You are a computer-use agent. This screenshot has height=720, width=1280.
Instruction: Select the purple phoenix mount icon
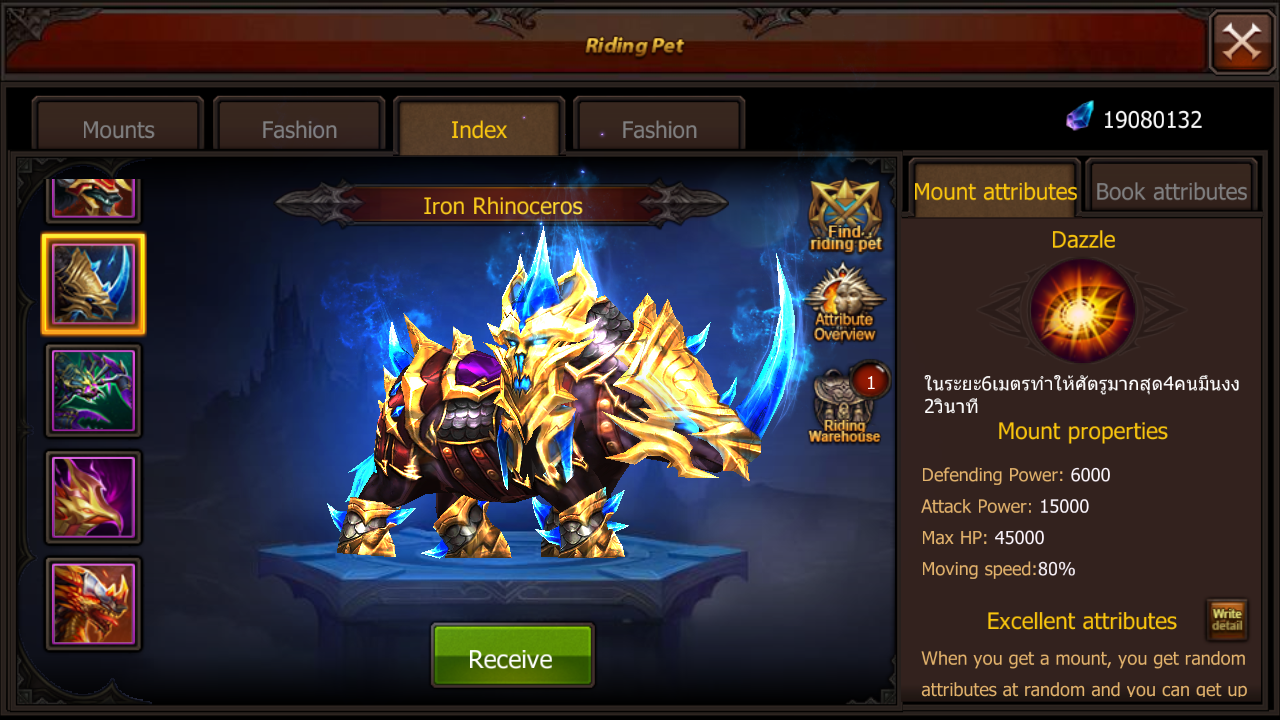93,497
